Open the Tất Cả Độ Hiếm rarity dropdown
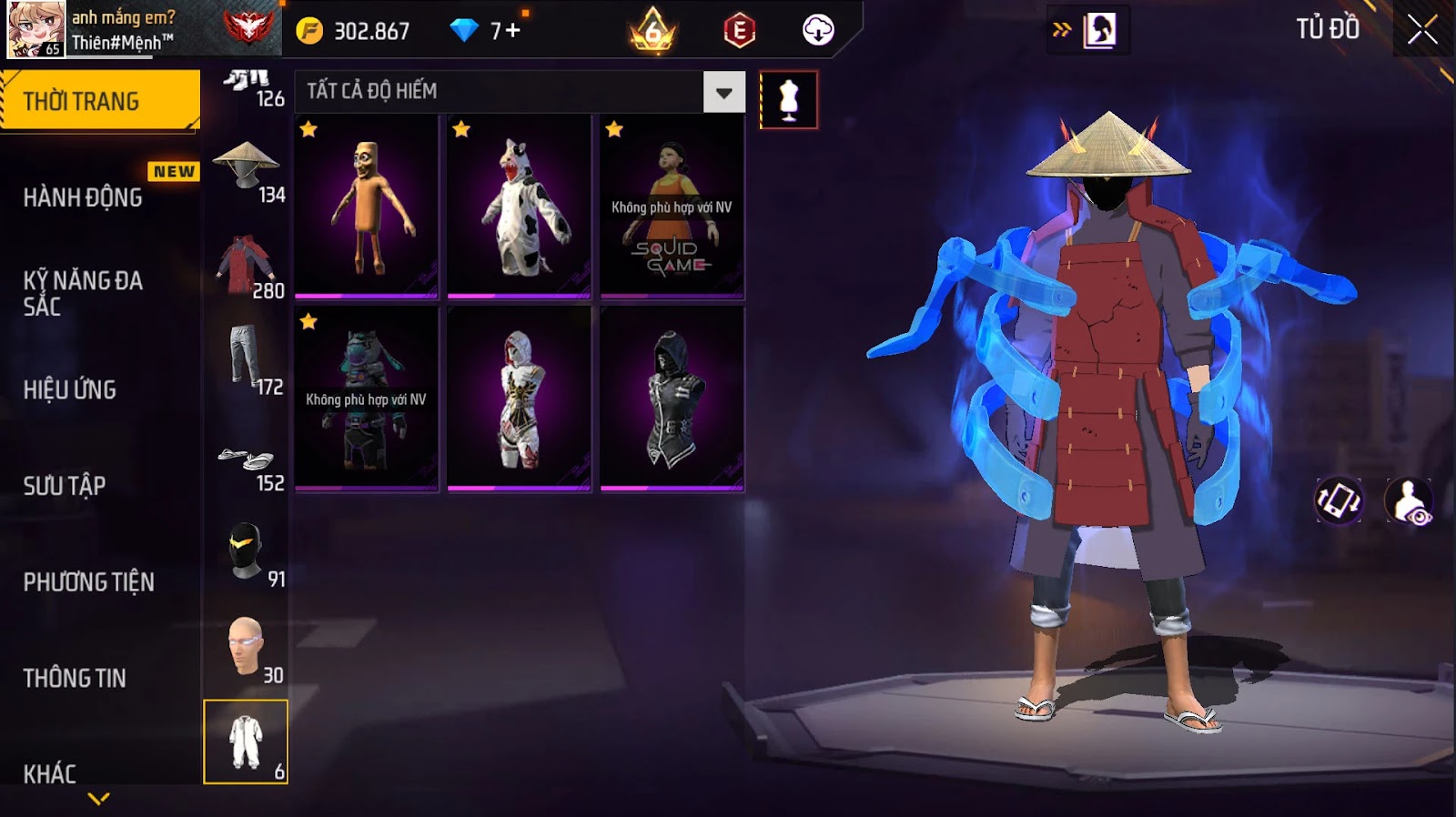Screen dimensions: 1456x817 [723, 92]
